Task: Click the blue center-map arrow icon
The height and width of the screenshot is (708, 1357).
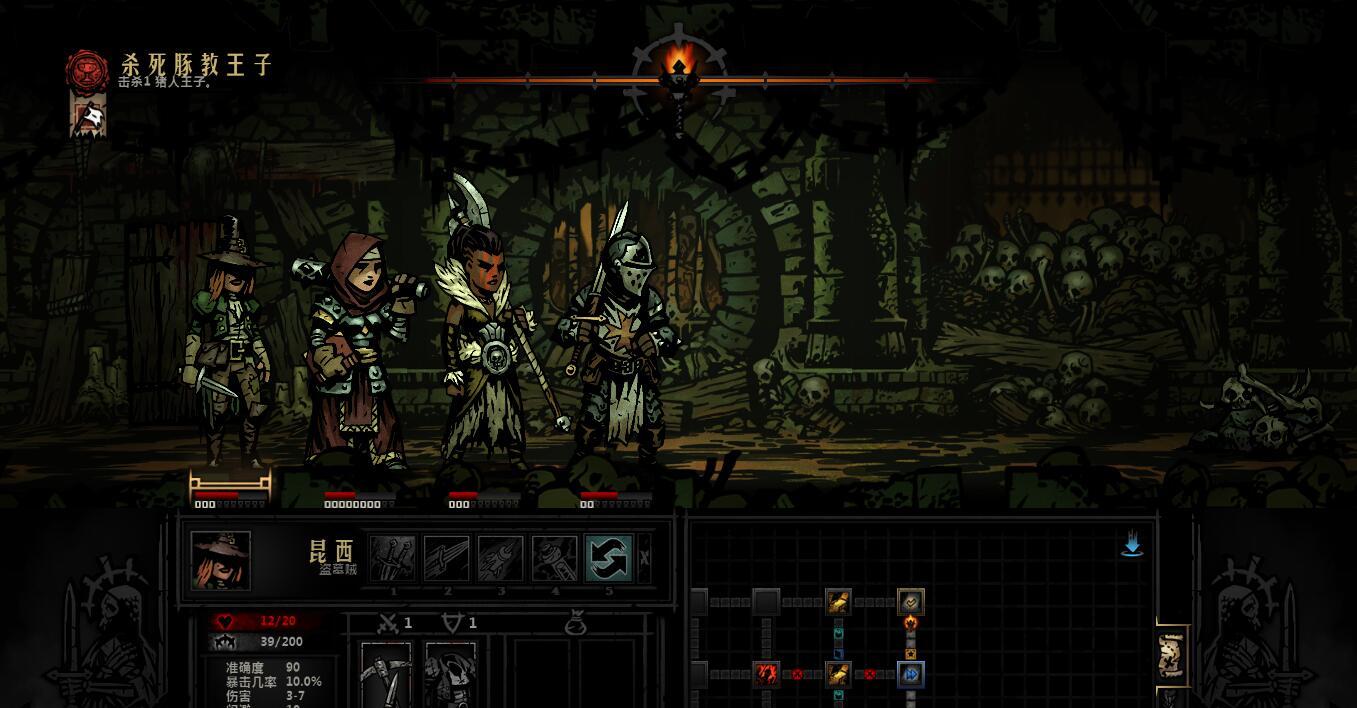Action: [1132, 545]
